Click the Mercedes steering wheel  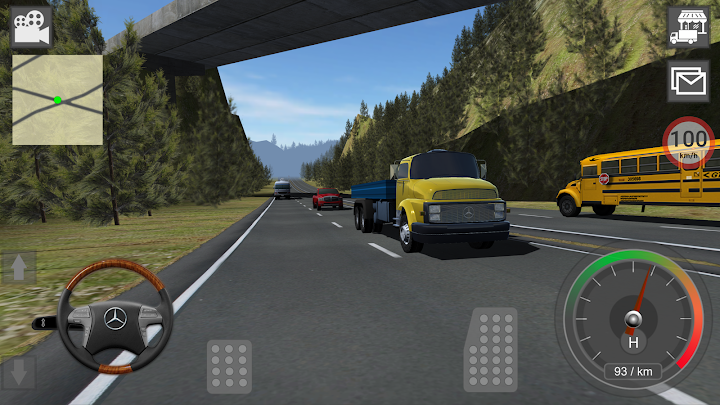[x=116, y=317]
